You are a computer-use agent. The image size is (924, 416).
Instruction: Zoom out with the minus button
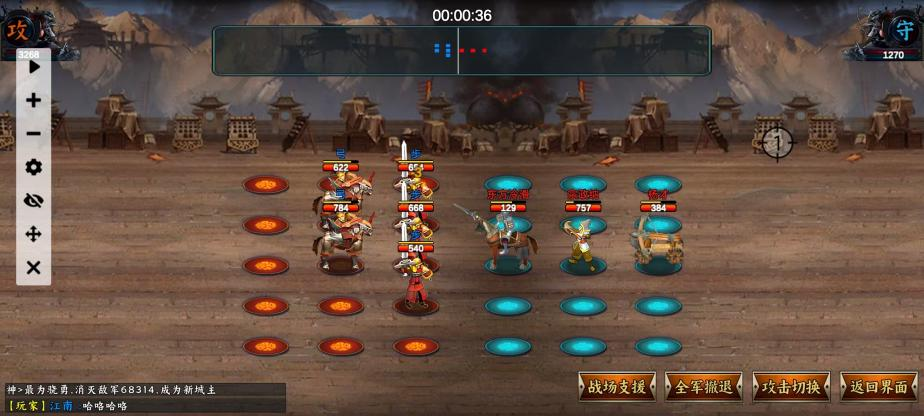click(x=34, y=134)
